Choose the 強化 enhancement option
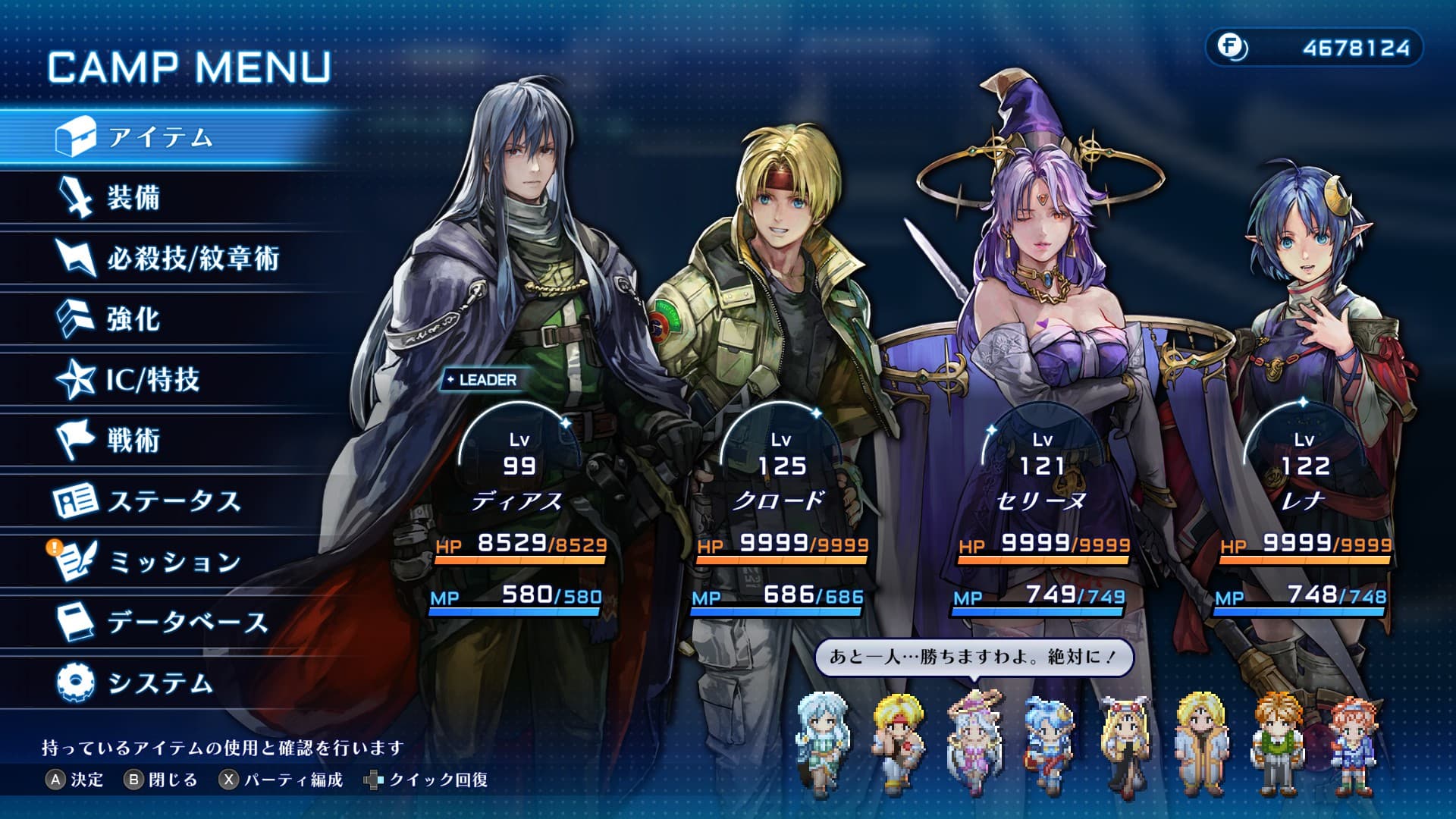Viewport: 1456px width, 819px height. coord(133,319)
